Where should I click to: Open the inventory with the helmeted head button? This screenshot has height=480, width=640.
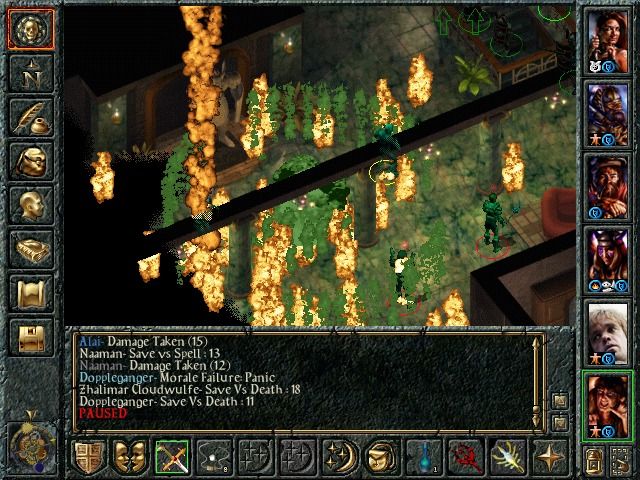29,161
